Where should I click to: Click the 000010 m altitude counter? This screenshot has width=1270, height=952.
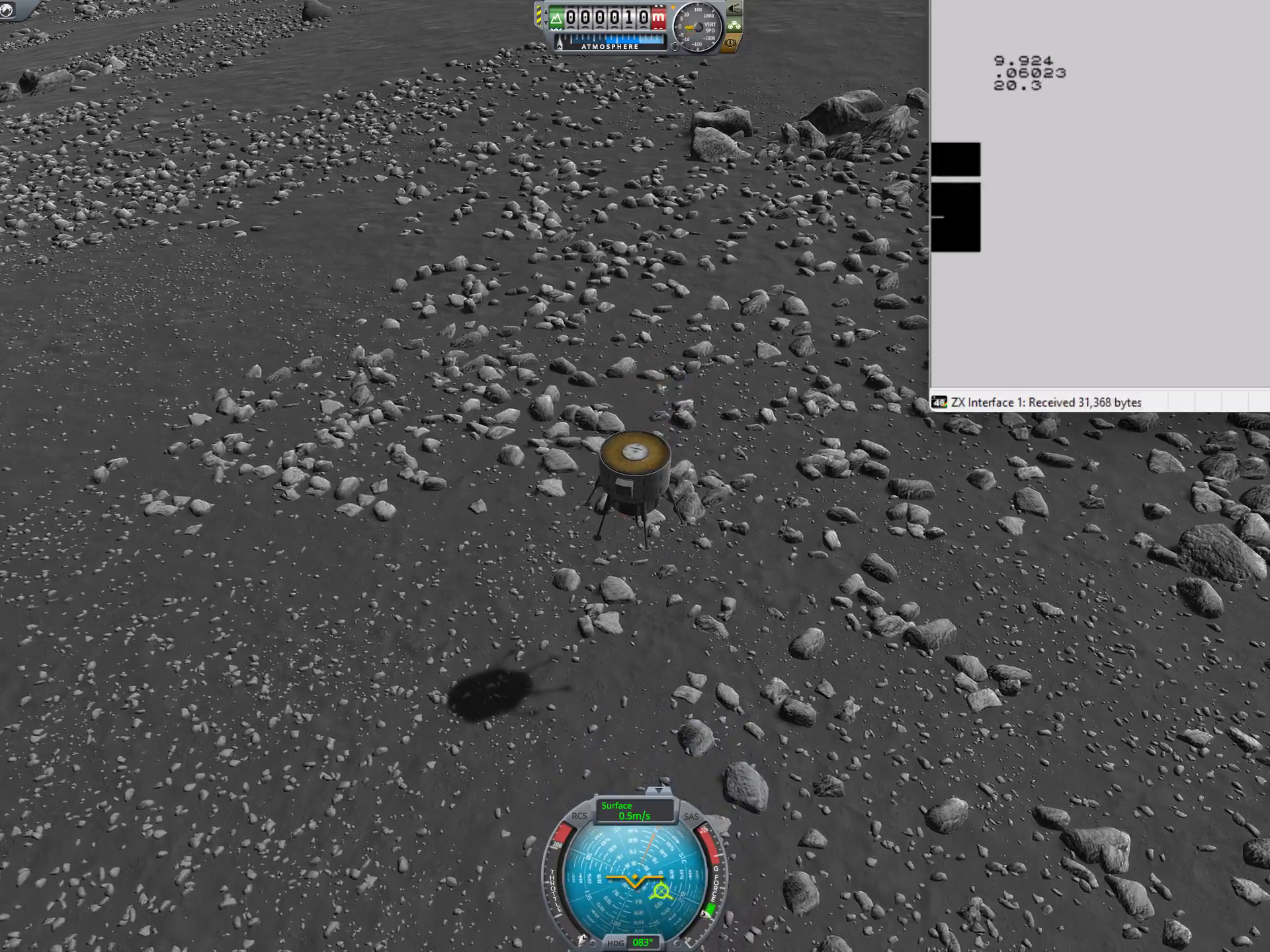(x=607, y=18)
